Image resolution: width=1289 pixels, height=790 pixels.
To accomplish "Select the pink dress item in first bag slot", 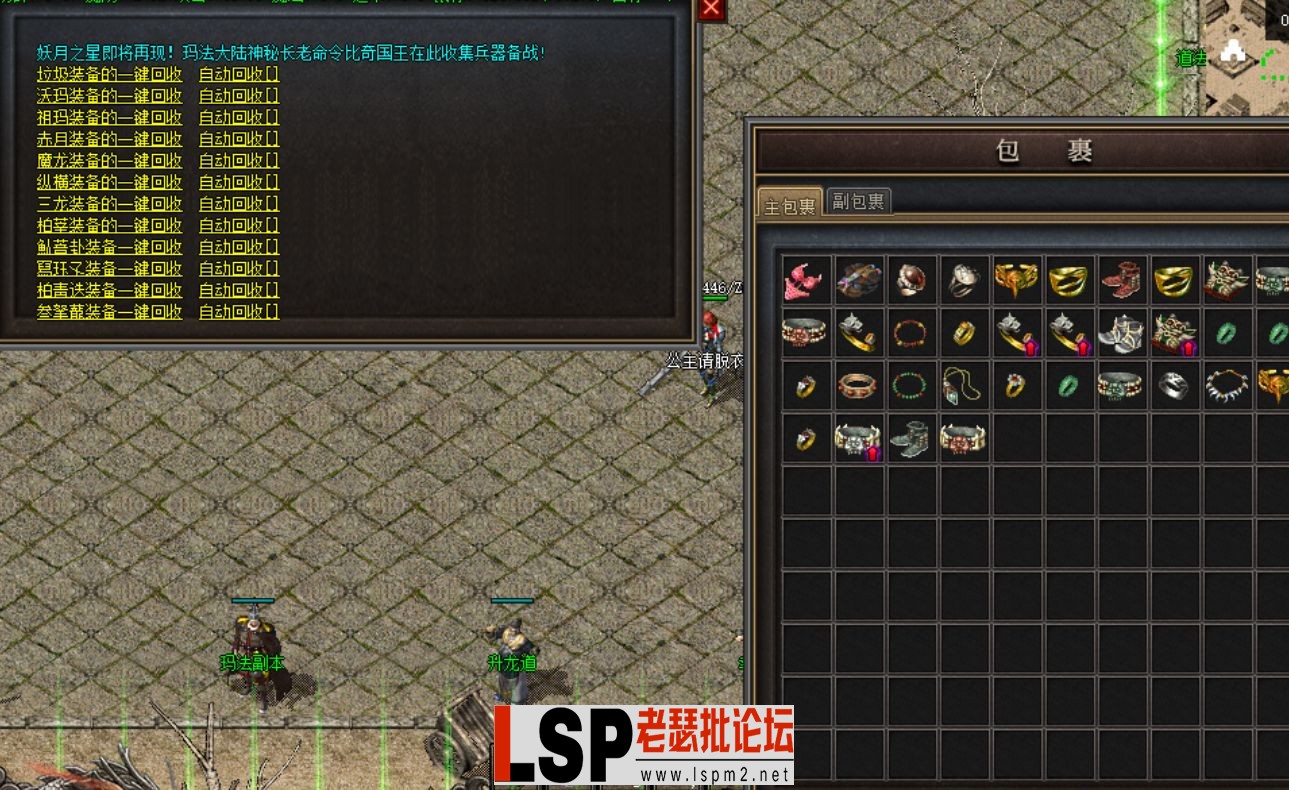I will pyautogui.click(x=805, y=280).
